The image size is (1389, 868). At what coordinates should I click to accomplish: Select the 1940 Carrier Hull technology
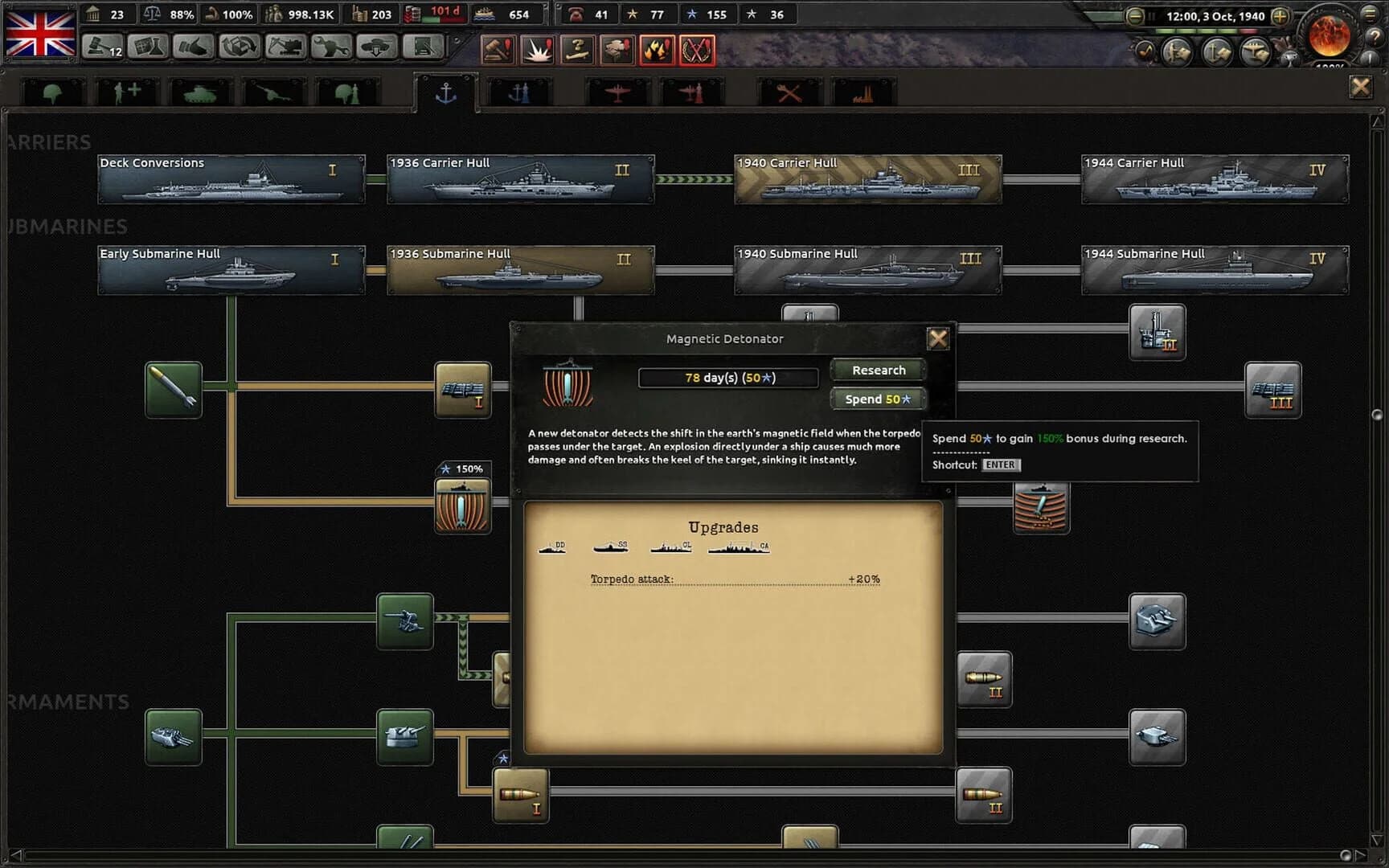867,178
